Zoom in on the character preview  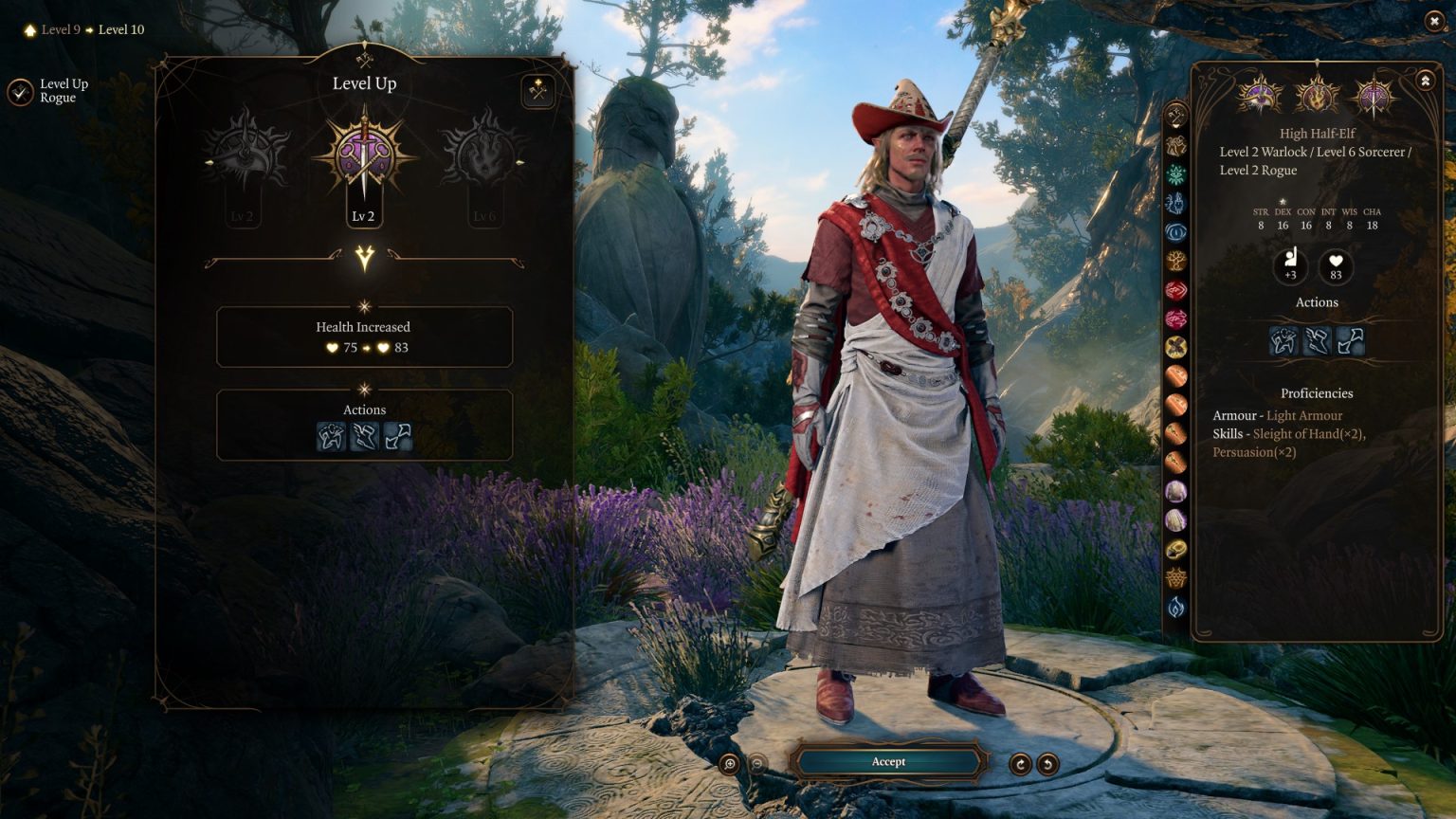coord(729,764)
